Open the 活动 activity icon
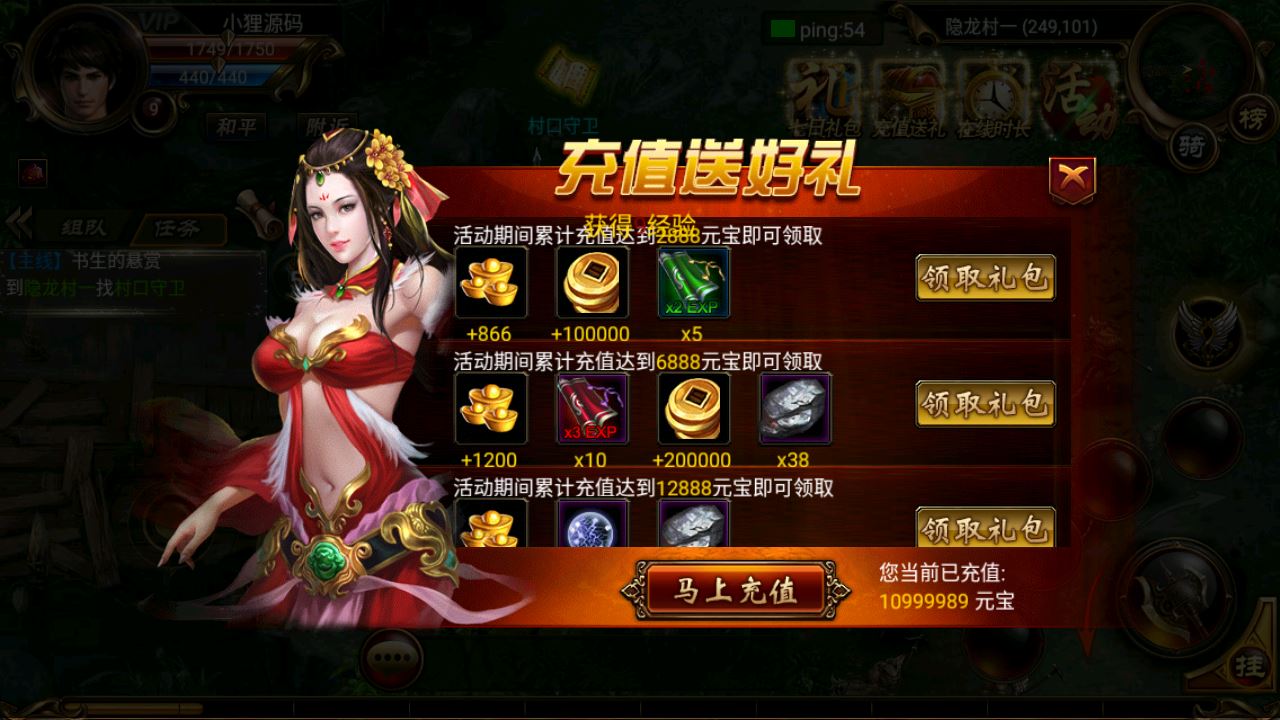This screenshot has height=720, width=1280. 1078,95
